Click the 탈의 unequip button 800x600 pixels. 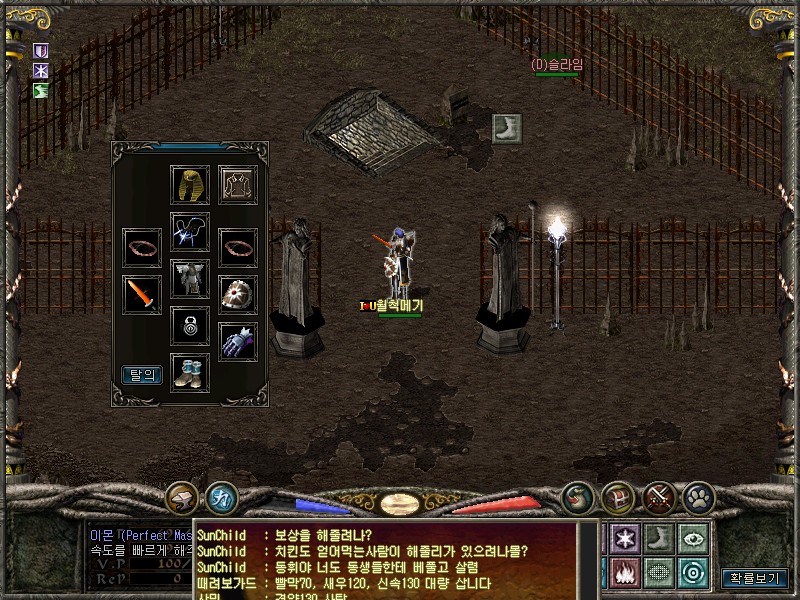[142, 375]
